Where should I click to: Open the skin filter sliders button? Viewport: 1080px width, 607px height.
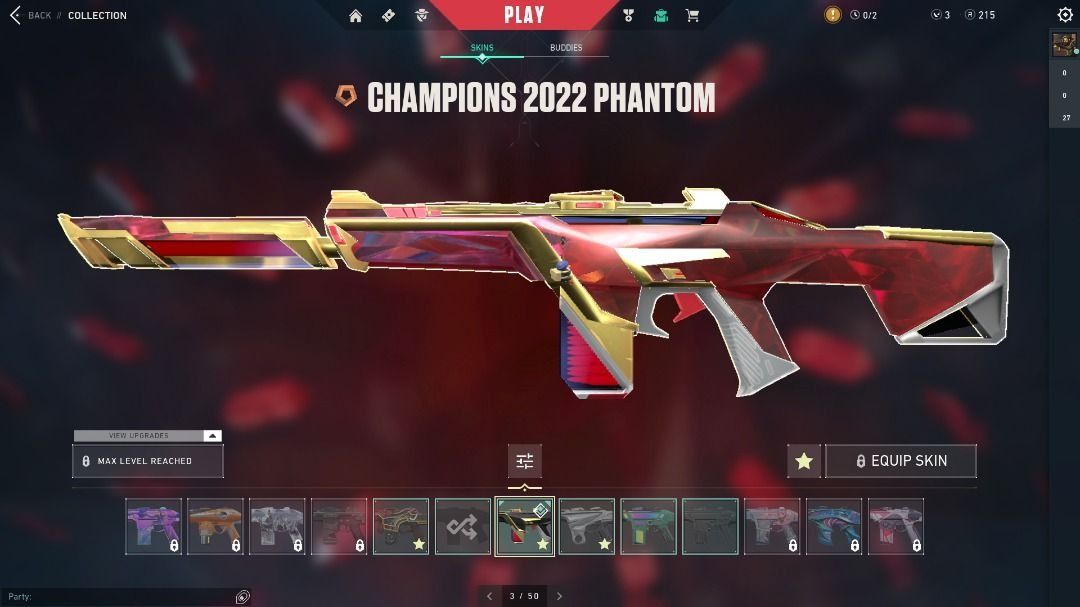tap(525, 461)
